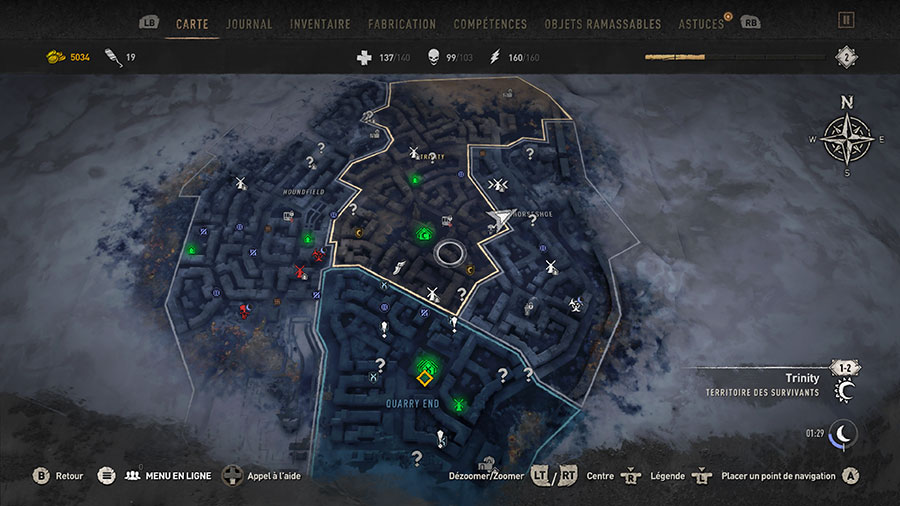The image size is (900, 506).
Task: Open the Menu en ligne option
Action: pyautogui.click(x=178, y=476)
